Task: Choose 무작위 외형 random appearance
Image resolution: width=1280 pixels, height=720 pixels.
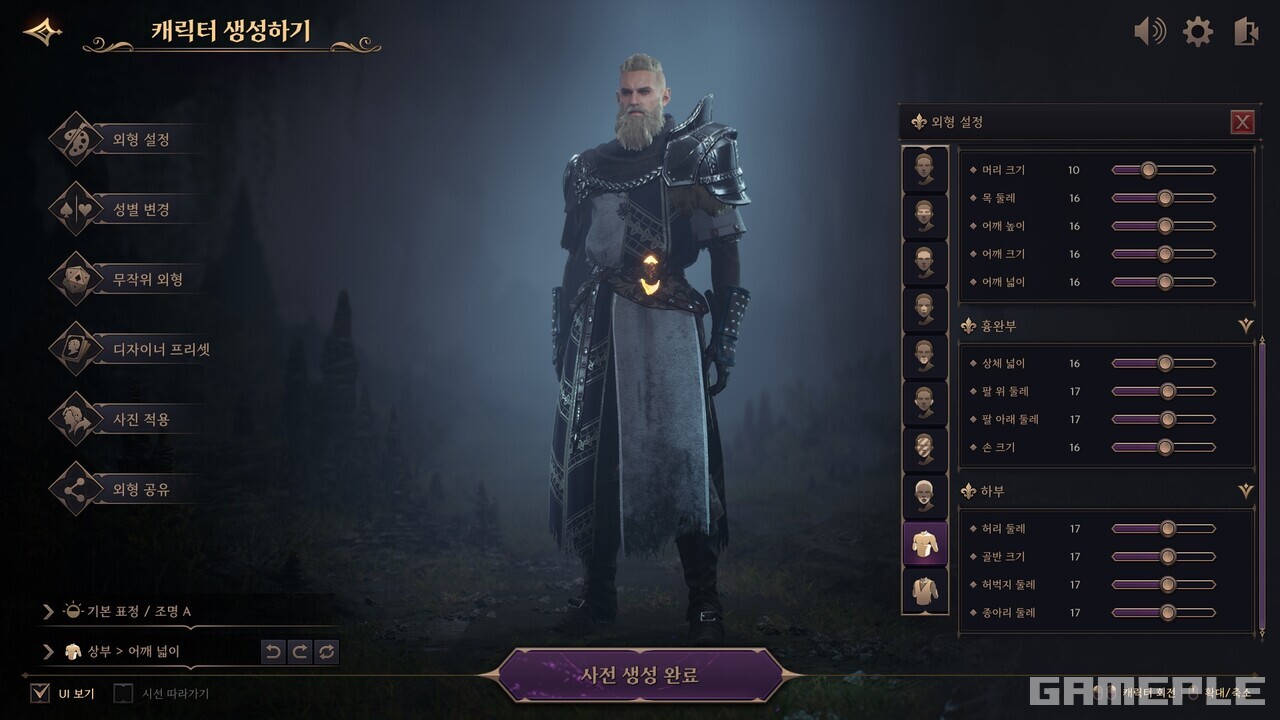Action: point(147,280)
